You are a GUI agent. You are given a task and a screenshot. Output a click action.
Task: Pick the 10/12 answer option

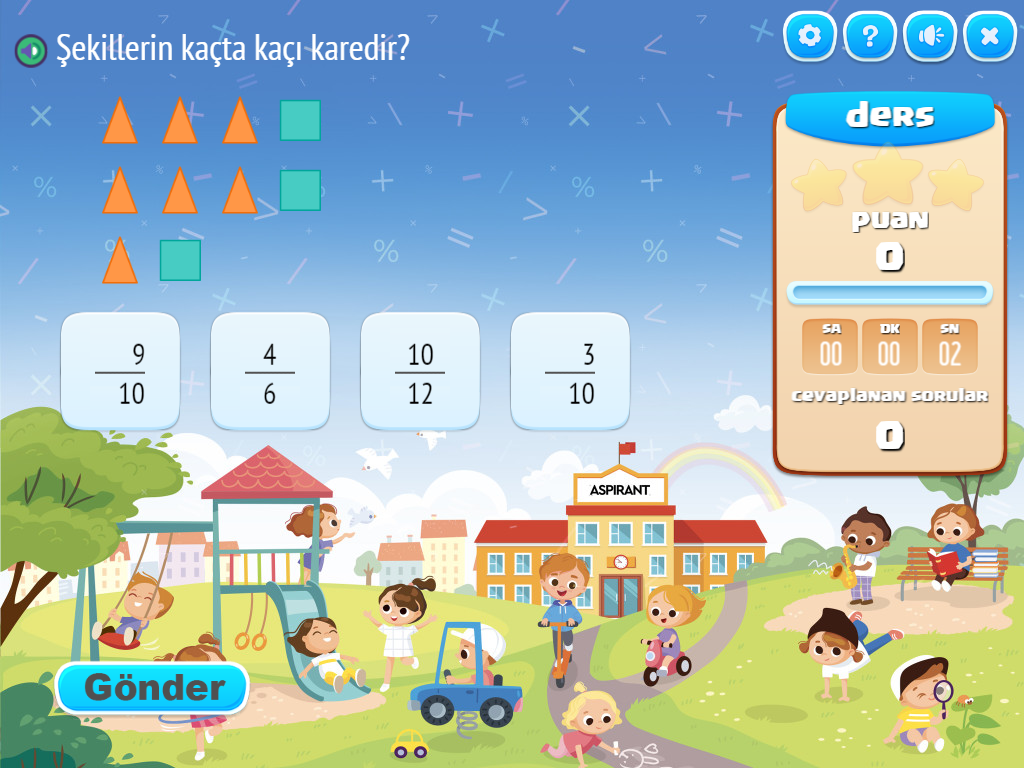click(x=420, y=371)
